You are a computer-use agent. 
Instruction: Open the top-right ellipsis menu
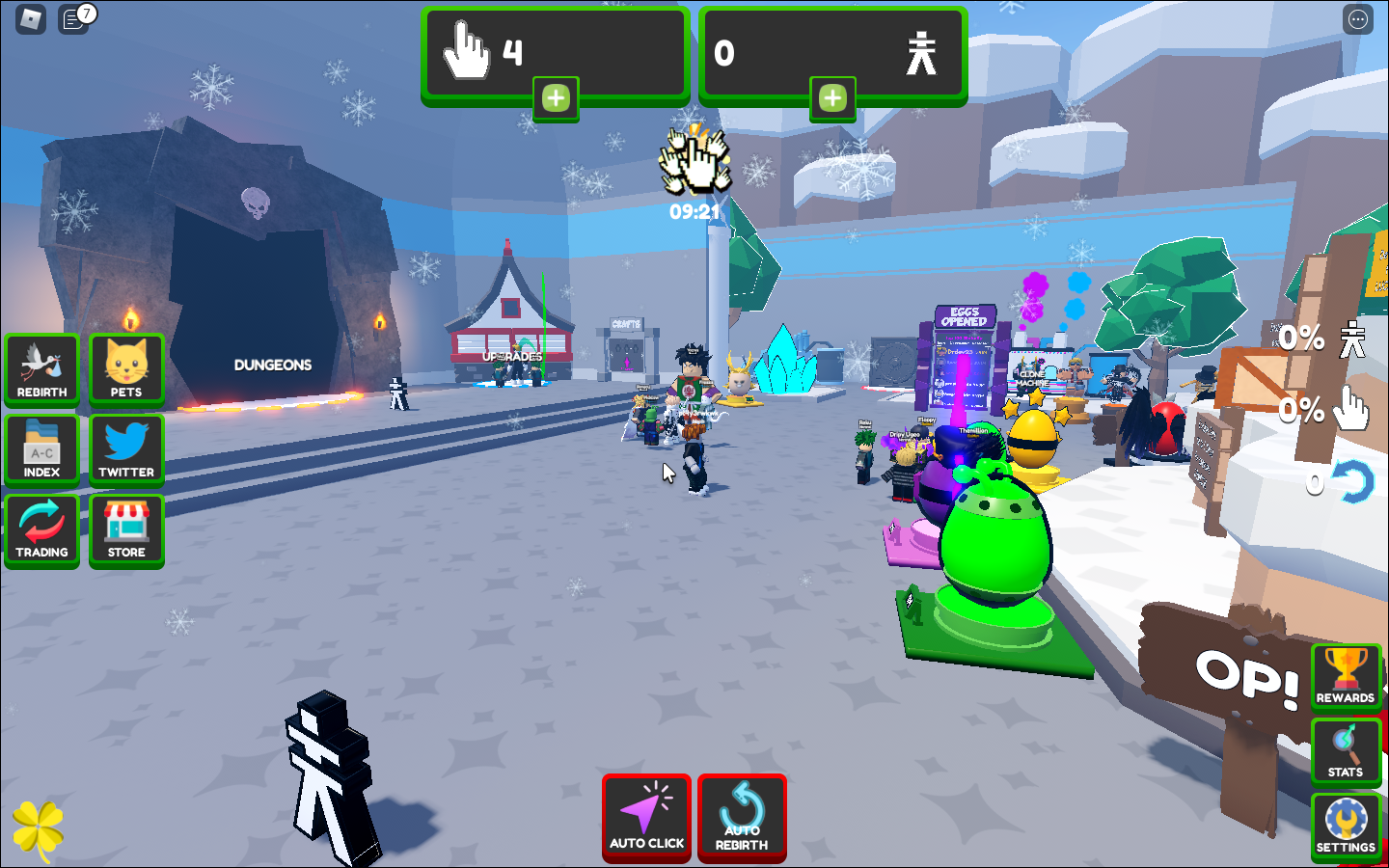(x=1358, y=19)
